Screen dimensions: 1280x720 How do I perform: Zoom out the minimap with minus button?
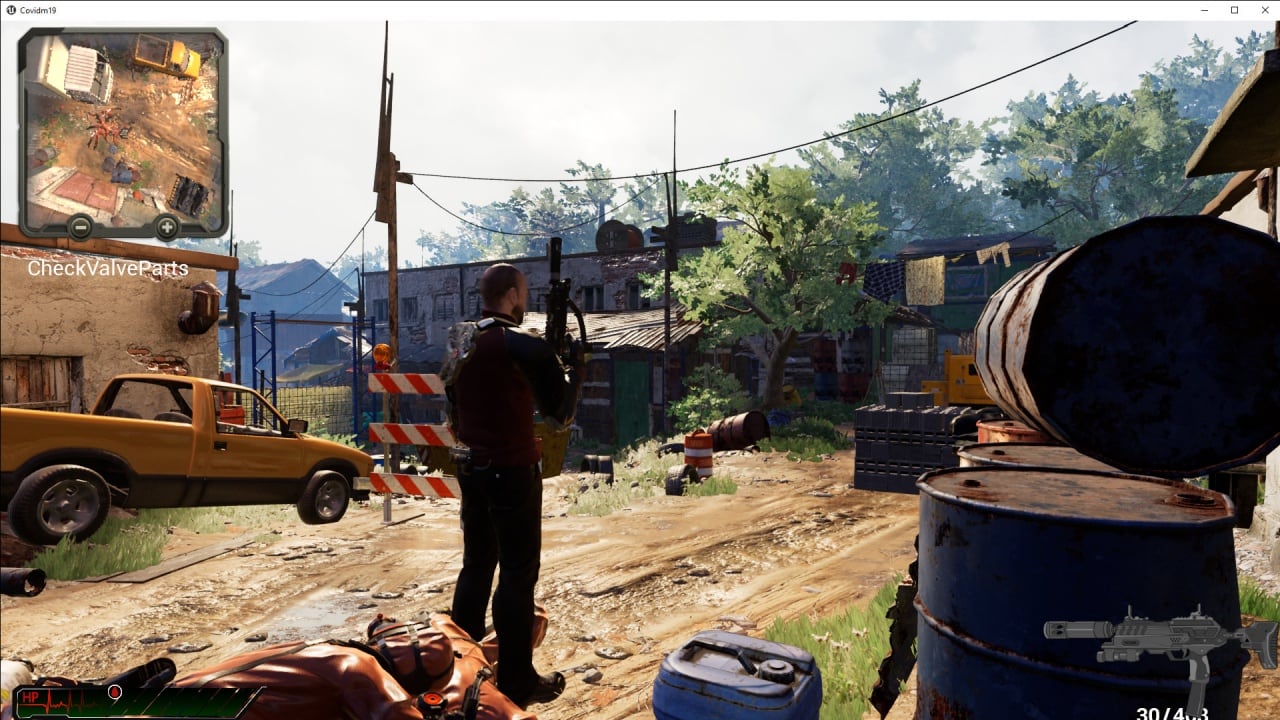pos(79,228)
